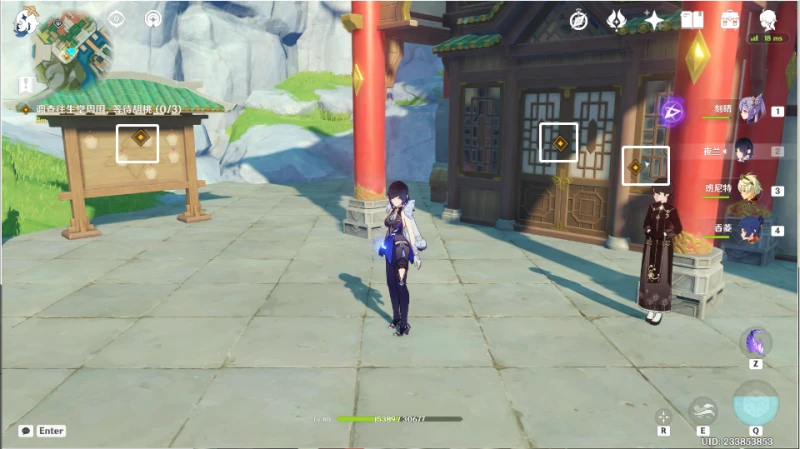Screen dimensions: 800x449
Task: Open the compass adventure handbook icon
Action: (x=579, y=20)
